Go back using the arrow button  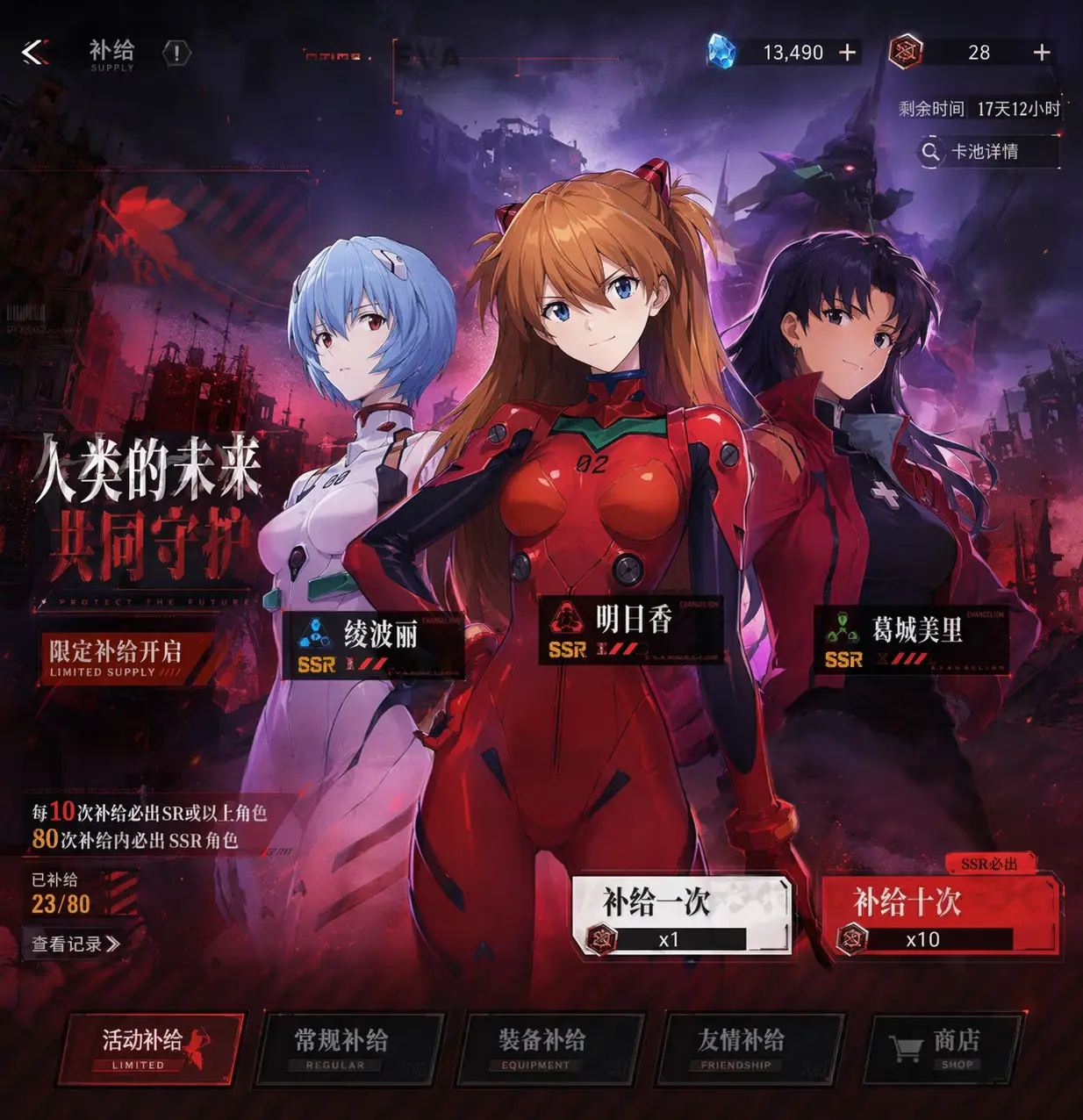[x=35, y=53]
